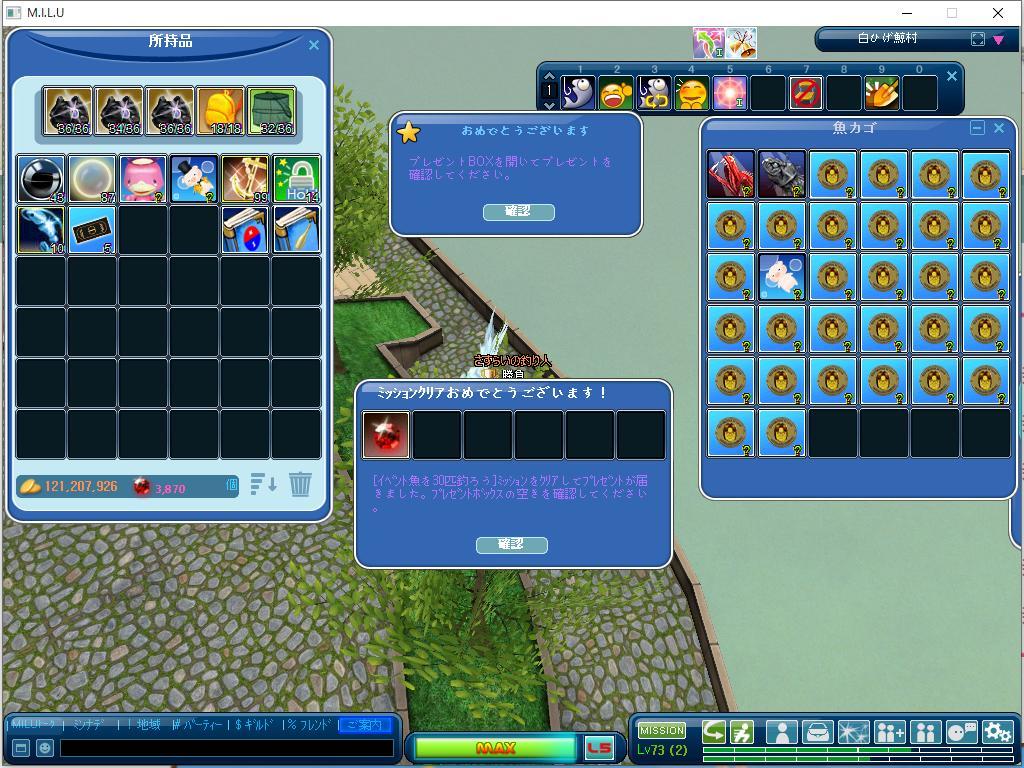1024x768 pixels.
Task: Click 確認 in the おめでとうございます popup
Action: (x=518, y=211)
